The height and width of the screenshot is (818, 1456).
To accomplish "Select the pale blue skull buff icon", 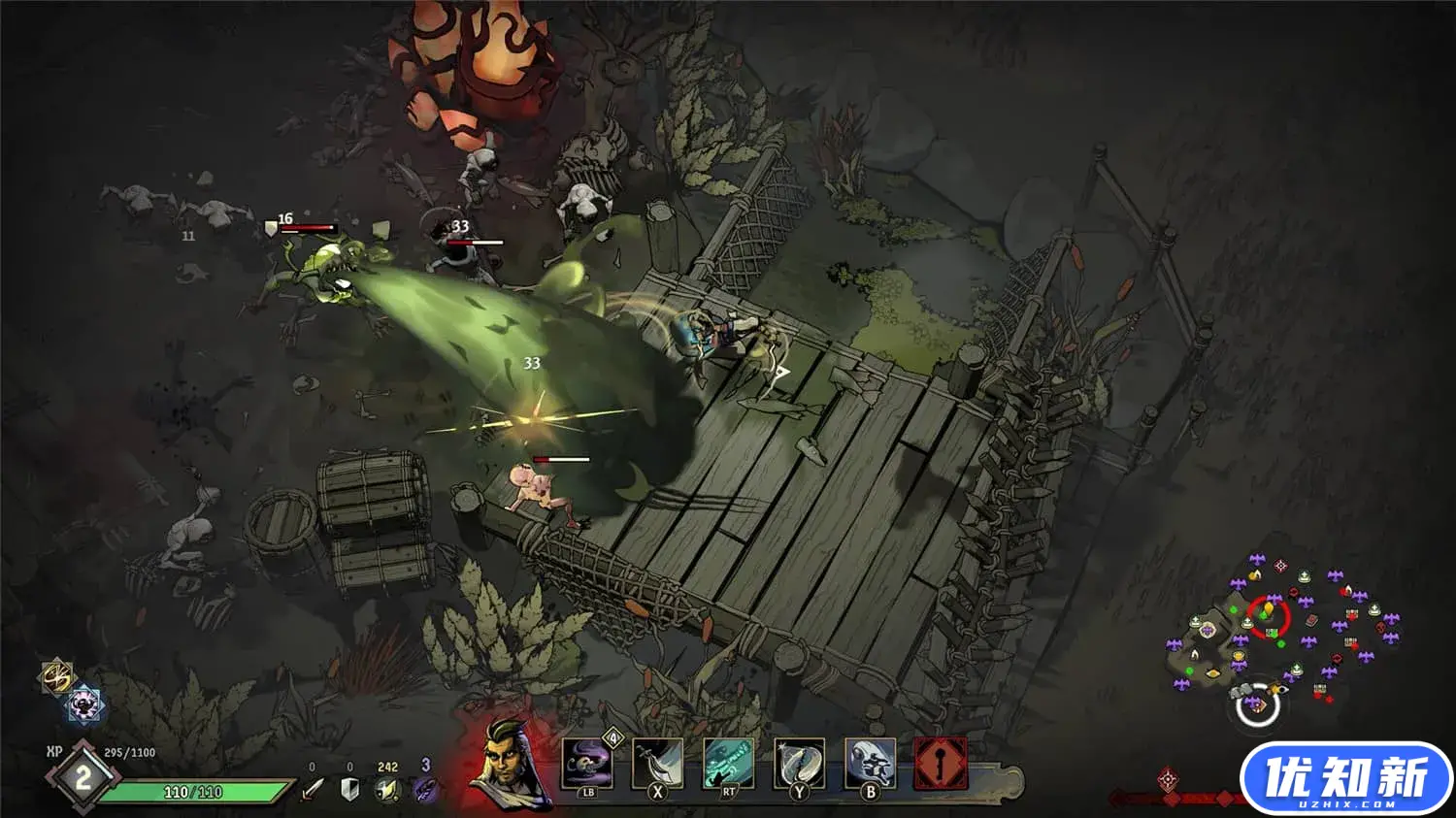I will click(x=83, y=704).
